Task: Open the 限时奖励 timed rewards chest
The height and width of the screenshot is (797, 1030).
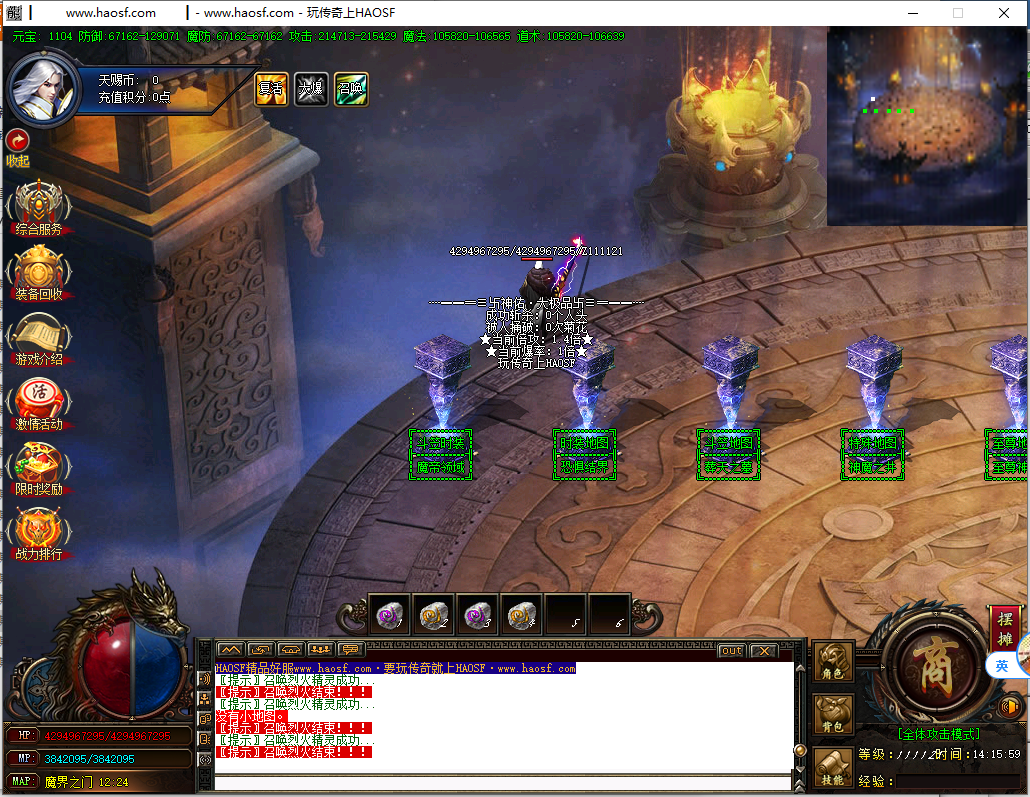Action: [38, 467]
